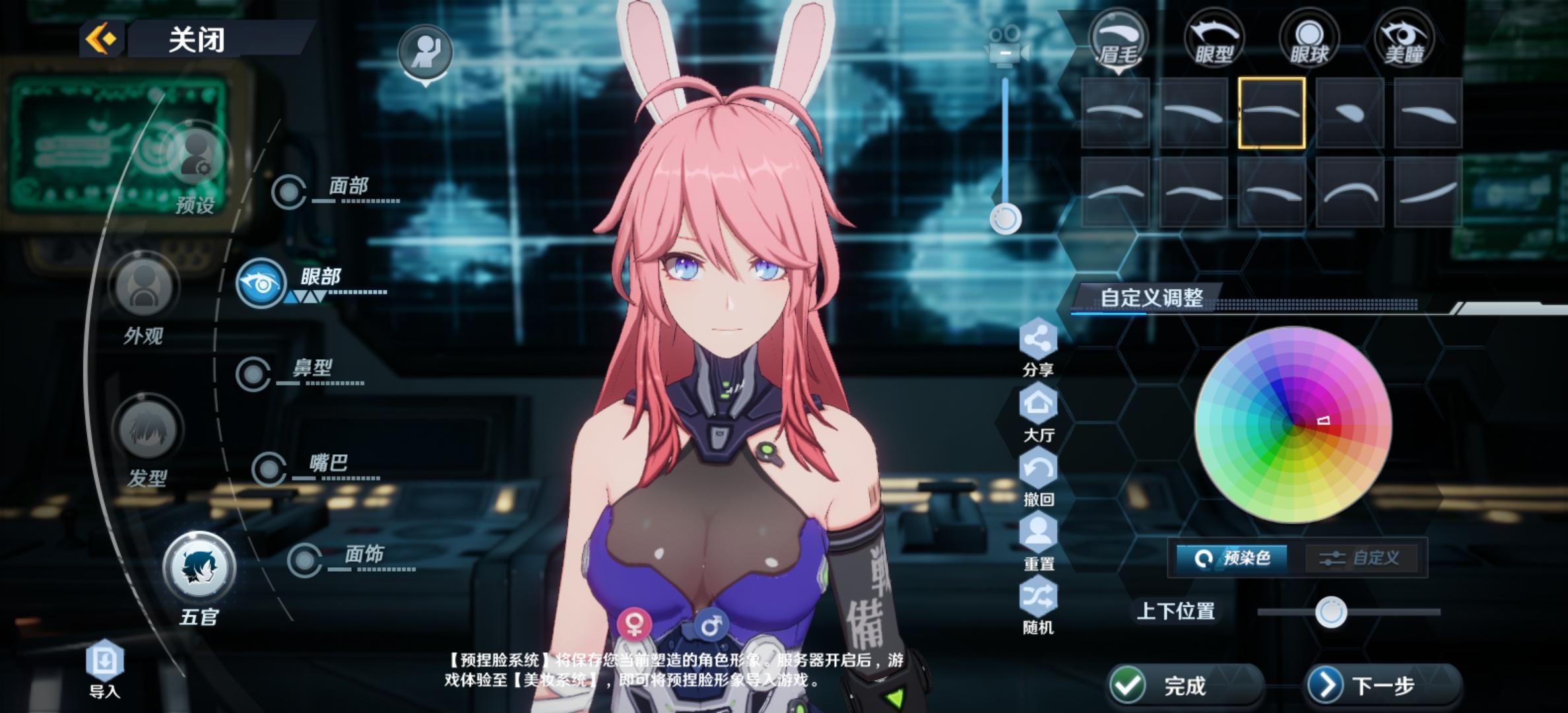Switch to the 眼型 eye shape tab

1214,40
